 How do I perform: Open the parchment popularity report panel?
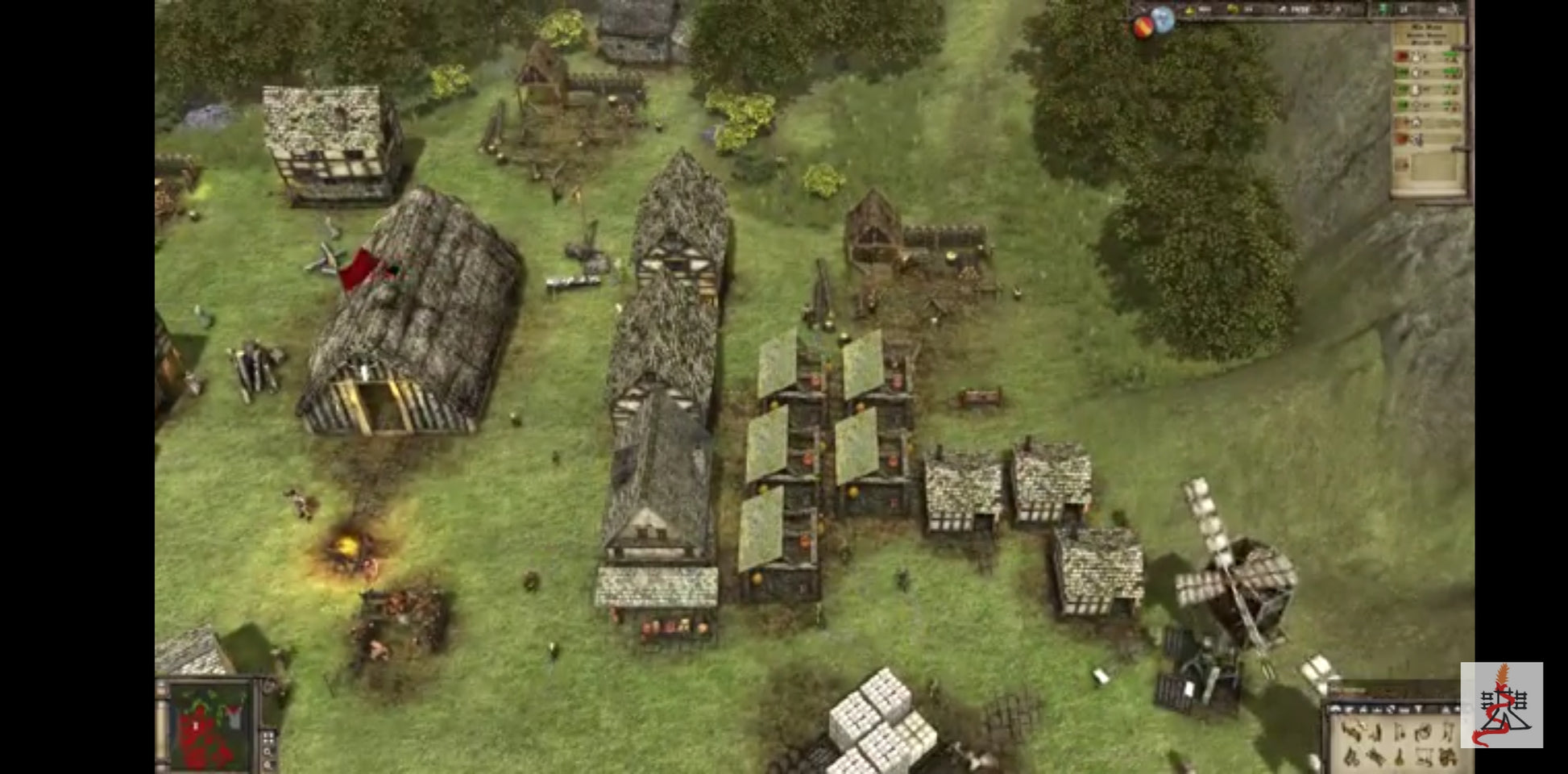tap(1428, 109)
